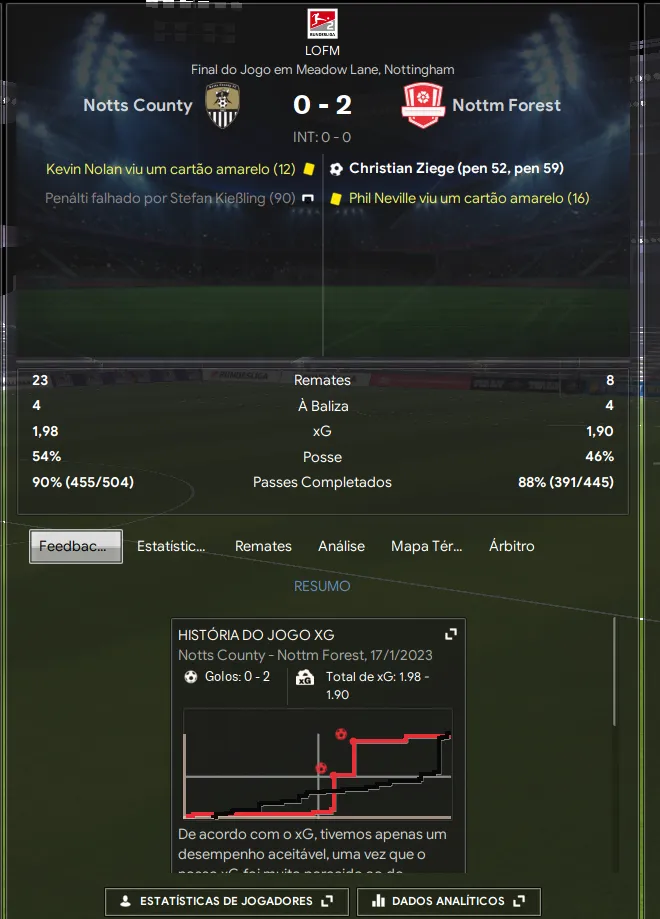Open Dados Analíticos
This screenshot has height=919, width=660.
tap(448, 901)
